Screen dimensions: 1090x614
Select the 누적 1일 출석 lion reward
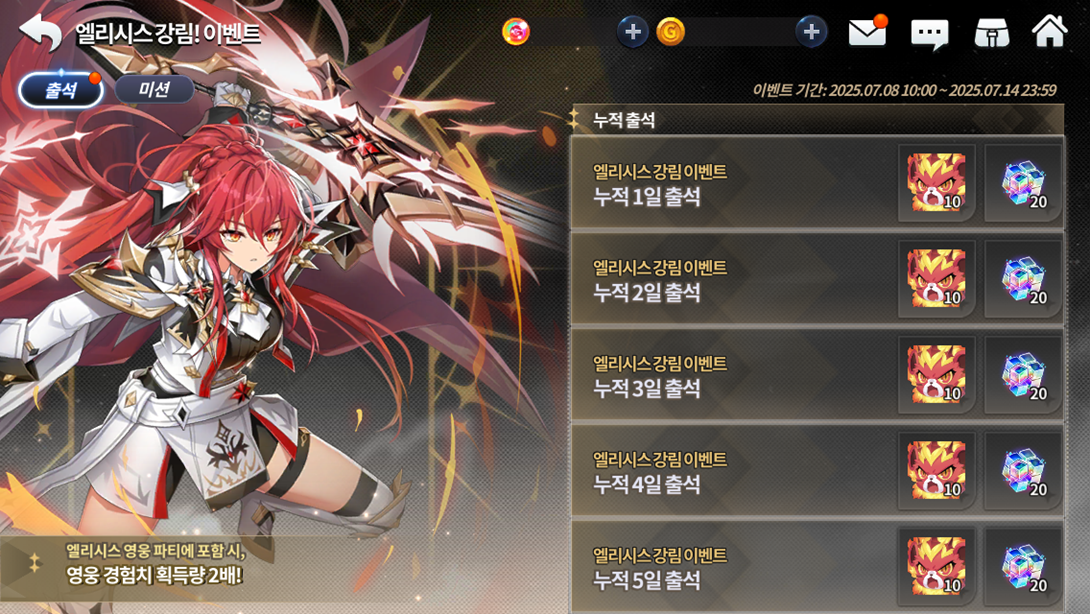(936, 183)
